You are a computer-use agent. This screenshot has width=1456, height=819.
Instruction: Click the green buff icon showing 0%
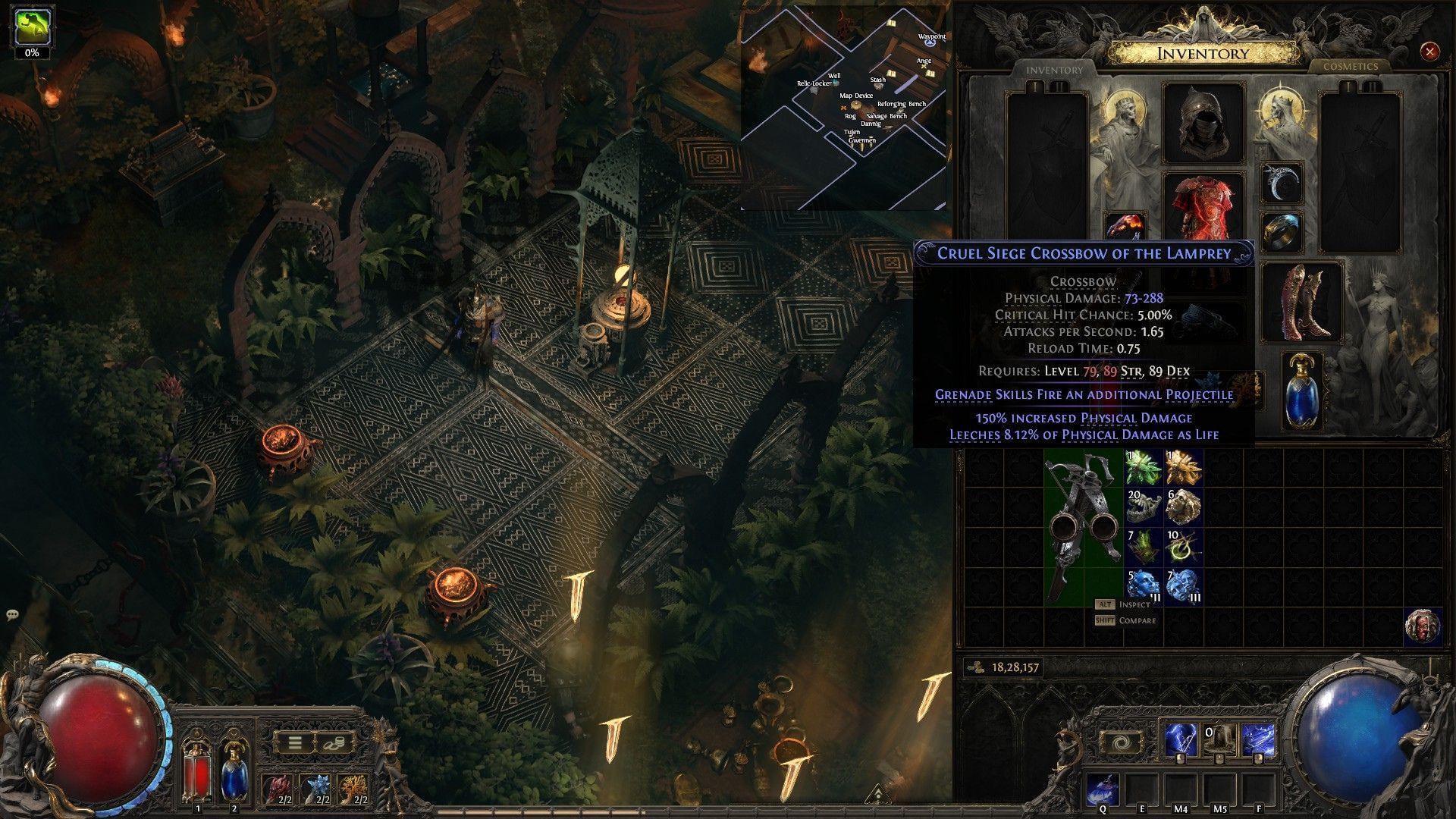pos(32,27)
